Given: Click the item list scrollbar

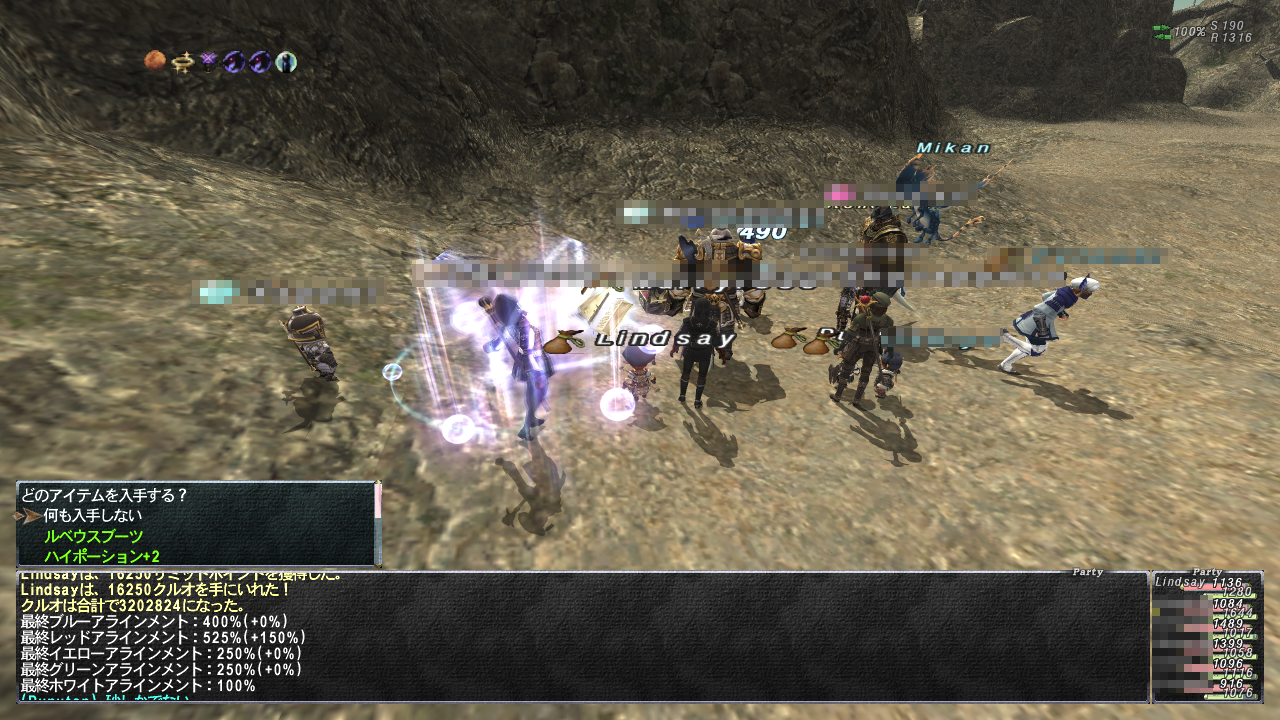Looking at the screenshot, I should point(377,524).
